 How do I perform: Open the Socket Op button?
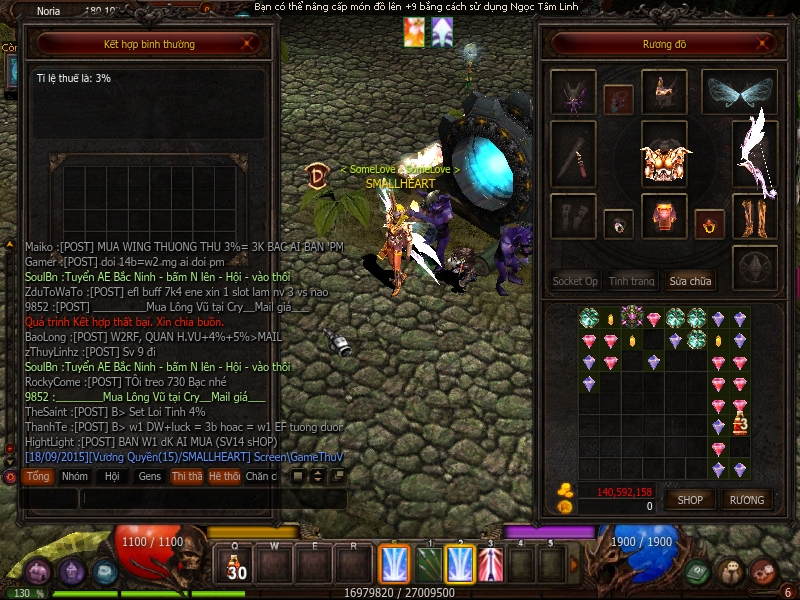[575, 281]
